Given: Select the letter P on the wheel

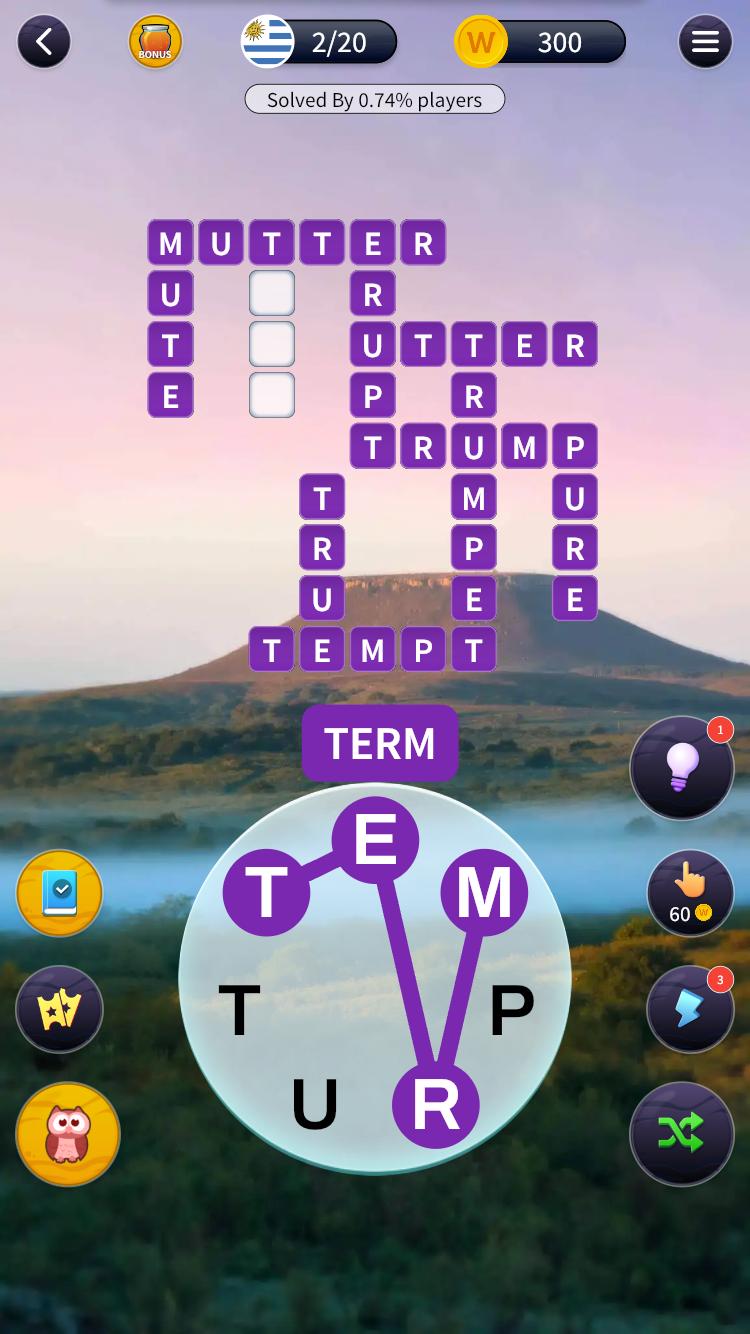Looking at the screenshot, I should pos(511,1010).
